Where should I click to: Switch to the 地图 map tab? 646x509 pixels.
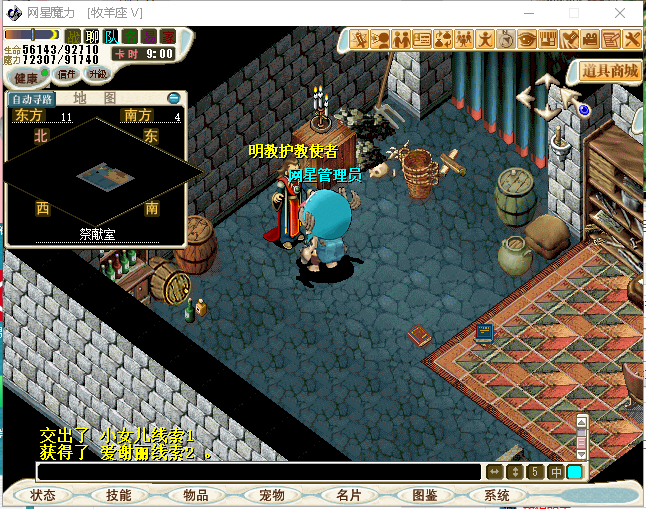click(x=95, y=99)
